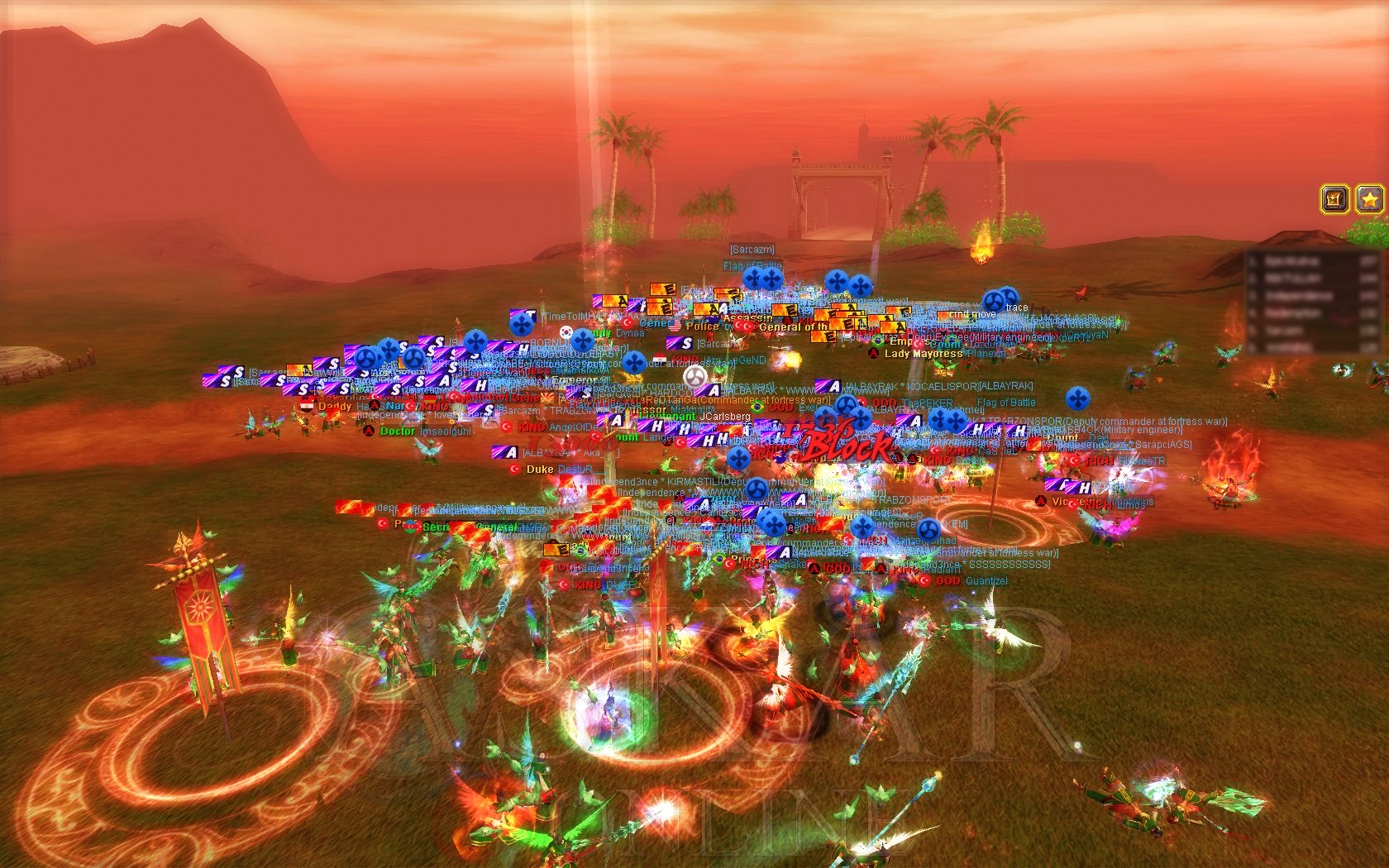Viewport: 1389px width, 868px height.
Task: Click the gold star icon
Action: click(1370, 199)
